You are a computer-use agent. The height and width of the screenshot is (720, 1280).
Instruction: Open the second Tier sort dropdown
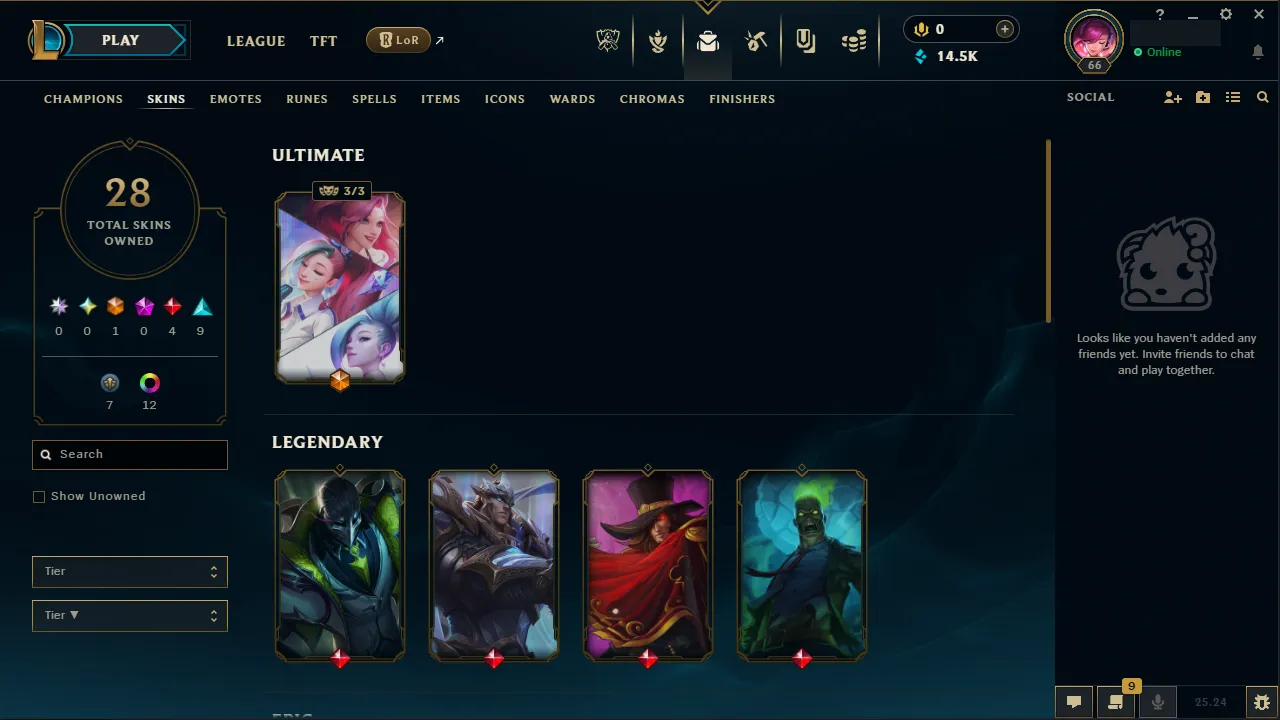pyautogui.click(x=129, y=615)
